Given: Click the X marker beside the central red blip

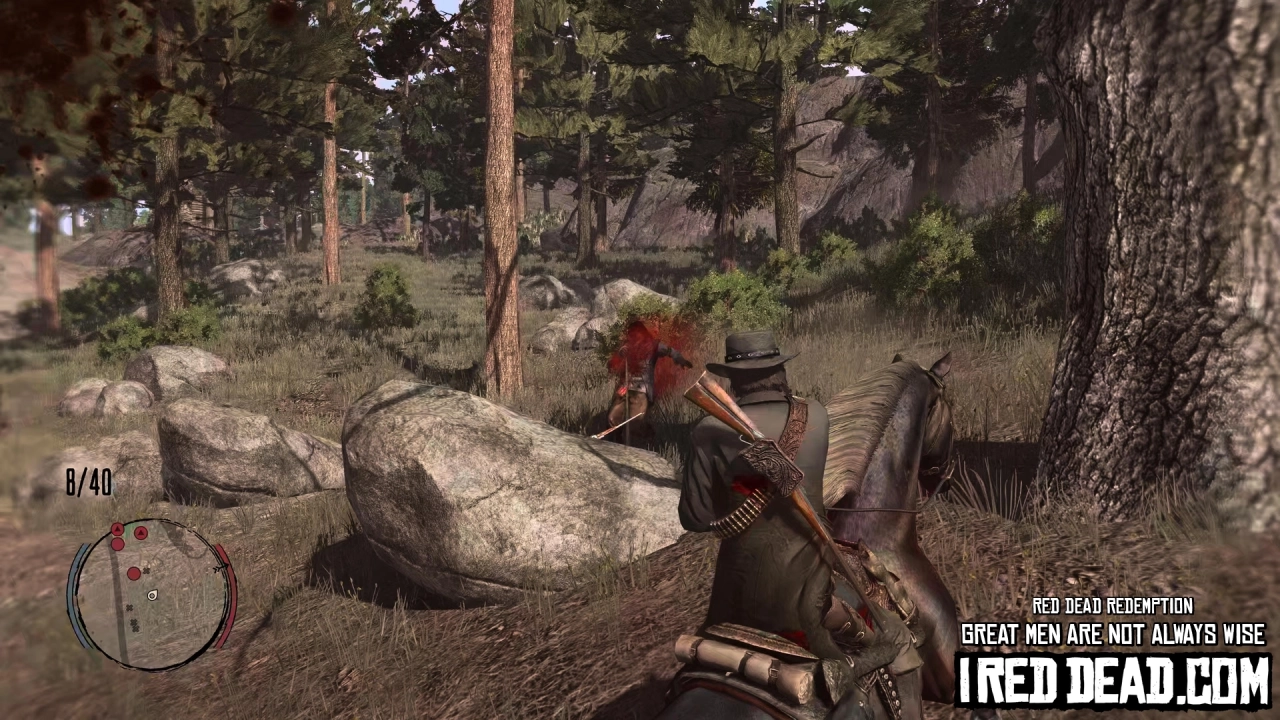Looking at the screenshot, I should pyautogui.click(x=147, y=571).
